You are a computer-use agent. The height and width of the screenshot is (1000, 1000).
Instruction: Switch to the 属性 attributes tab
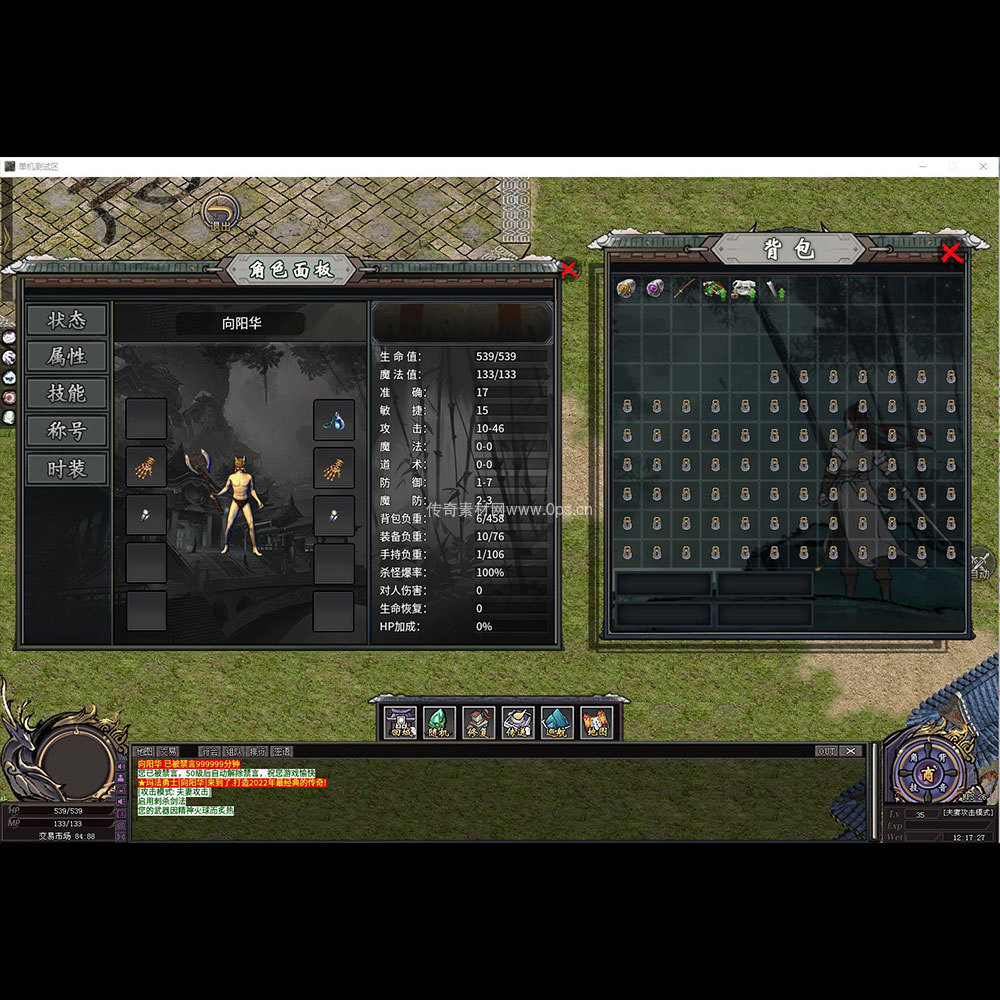(x=67, y=357)
